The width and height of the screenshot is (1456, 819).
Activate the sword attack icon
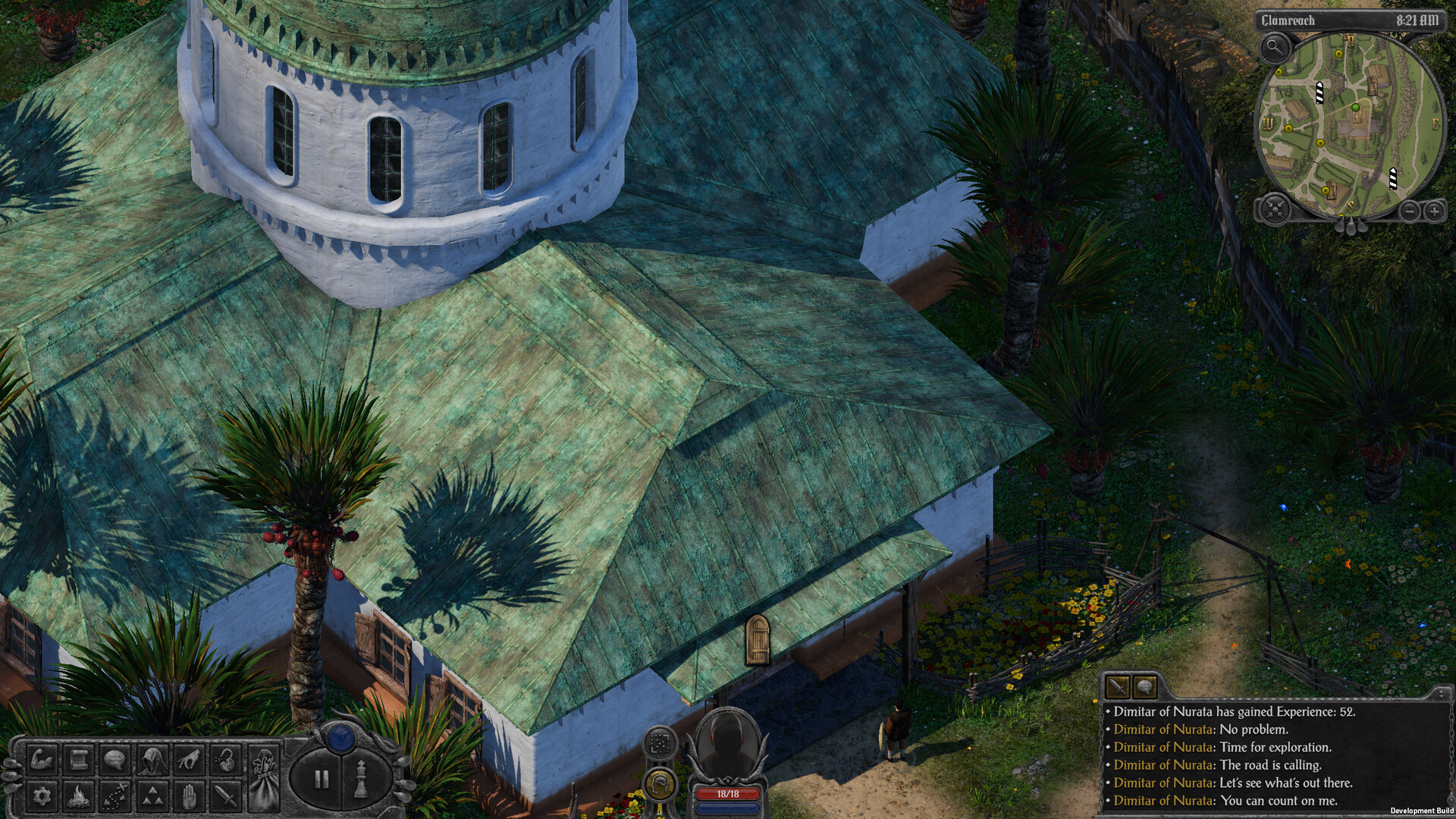225,796
